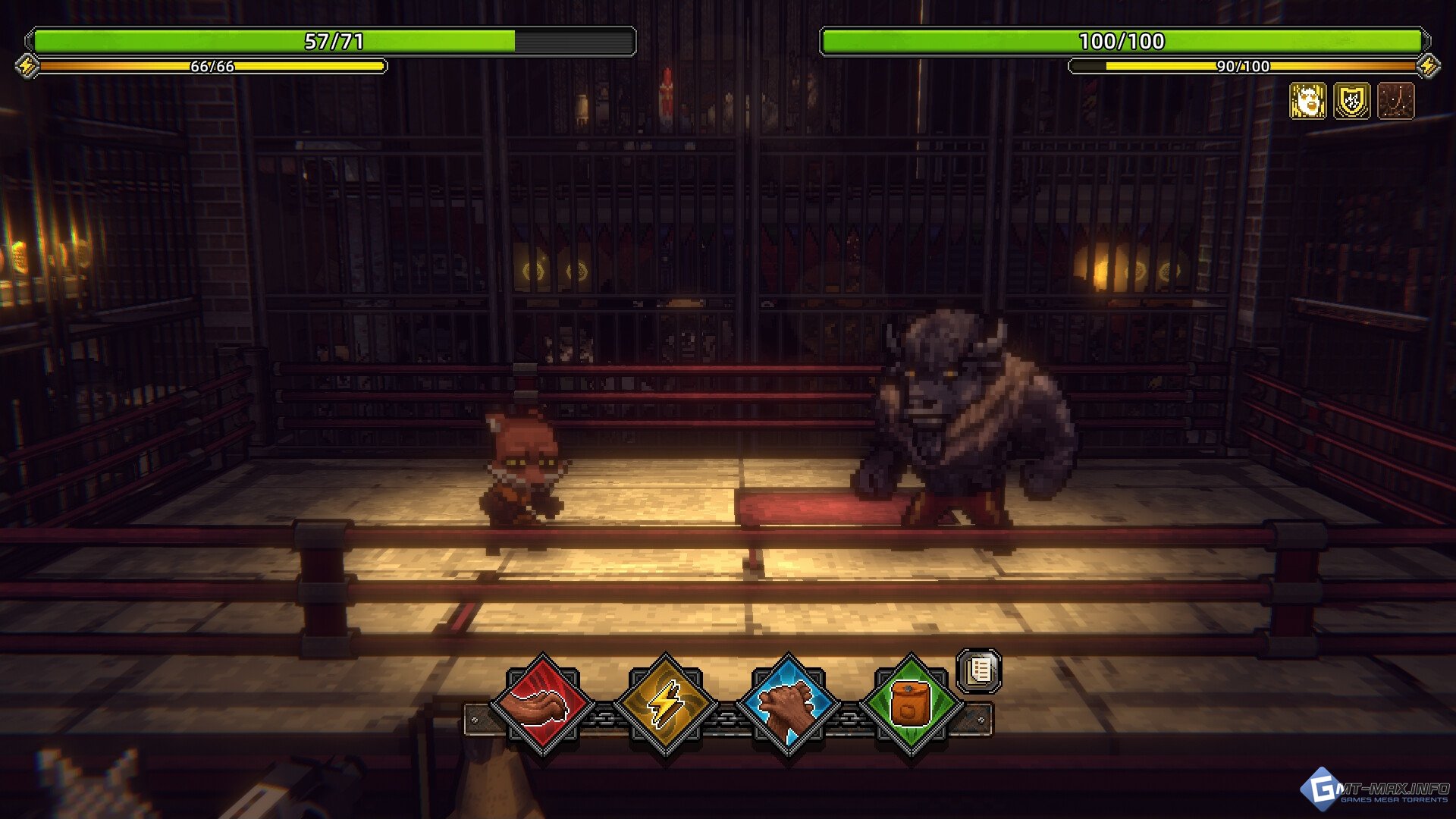The height and width of the screenshot is (819, 1456).
Task: Inspect the yellow shield buff icon
Action: (1352, 101)
